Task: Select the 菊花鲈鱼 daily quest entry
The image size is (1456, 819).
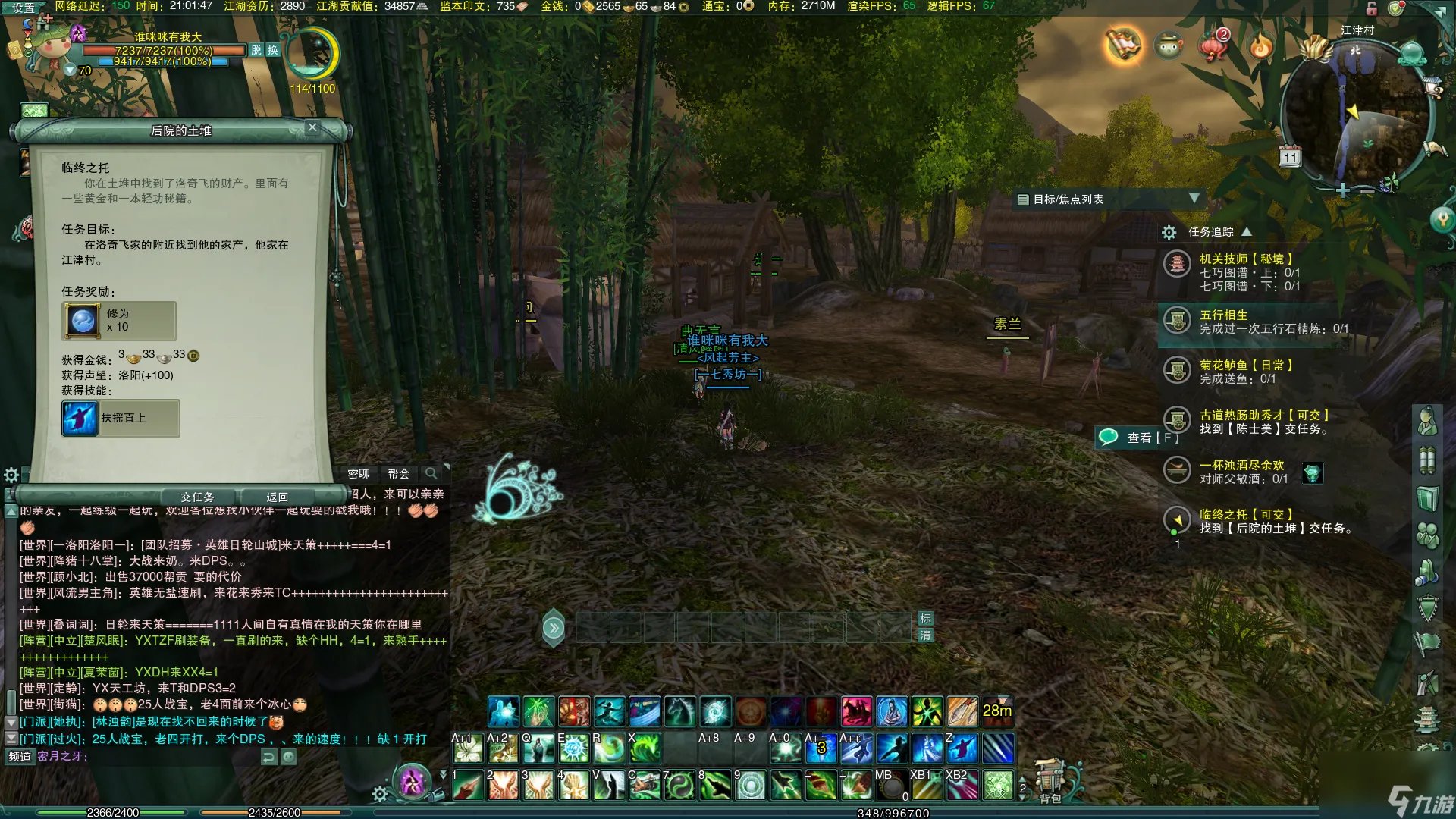Action: (1245, 365)
